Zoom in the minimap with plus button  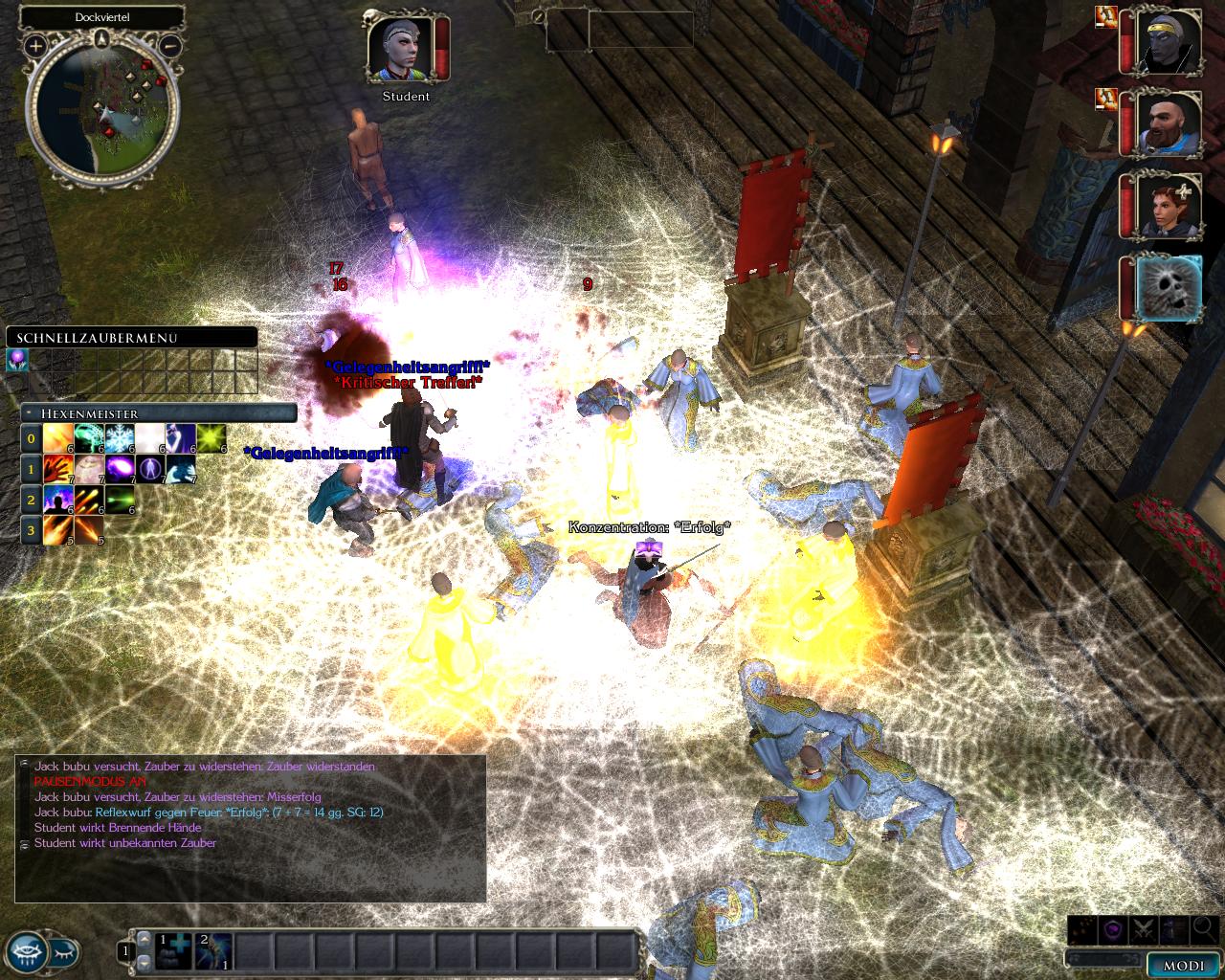35,45
